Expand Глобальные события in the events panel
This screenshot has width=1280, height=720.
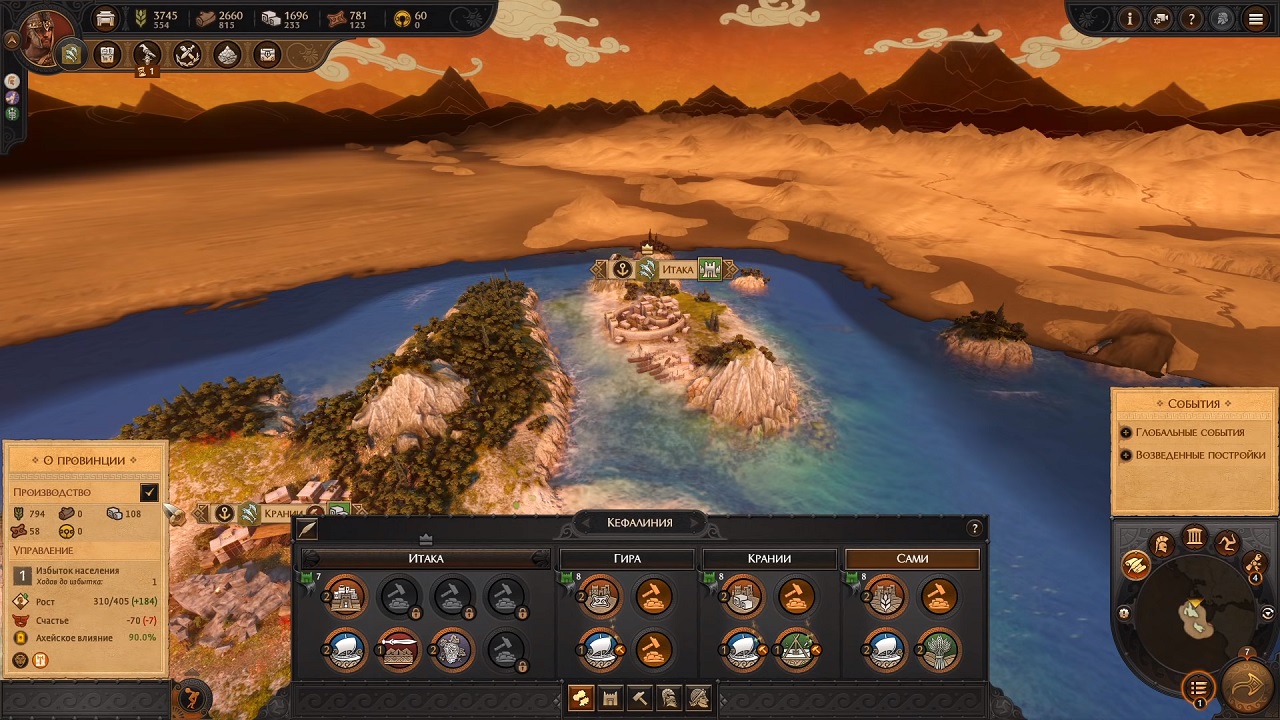coord(1189,433)
